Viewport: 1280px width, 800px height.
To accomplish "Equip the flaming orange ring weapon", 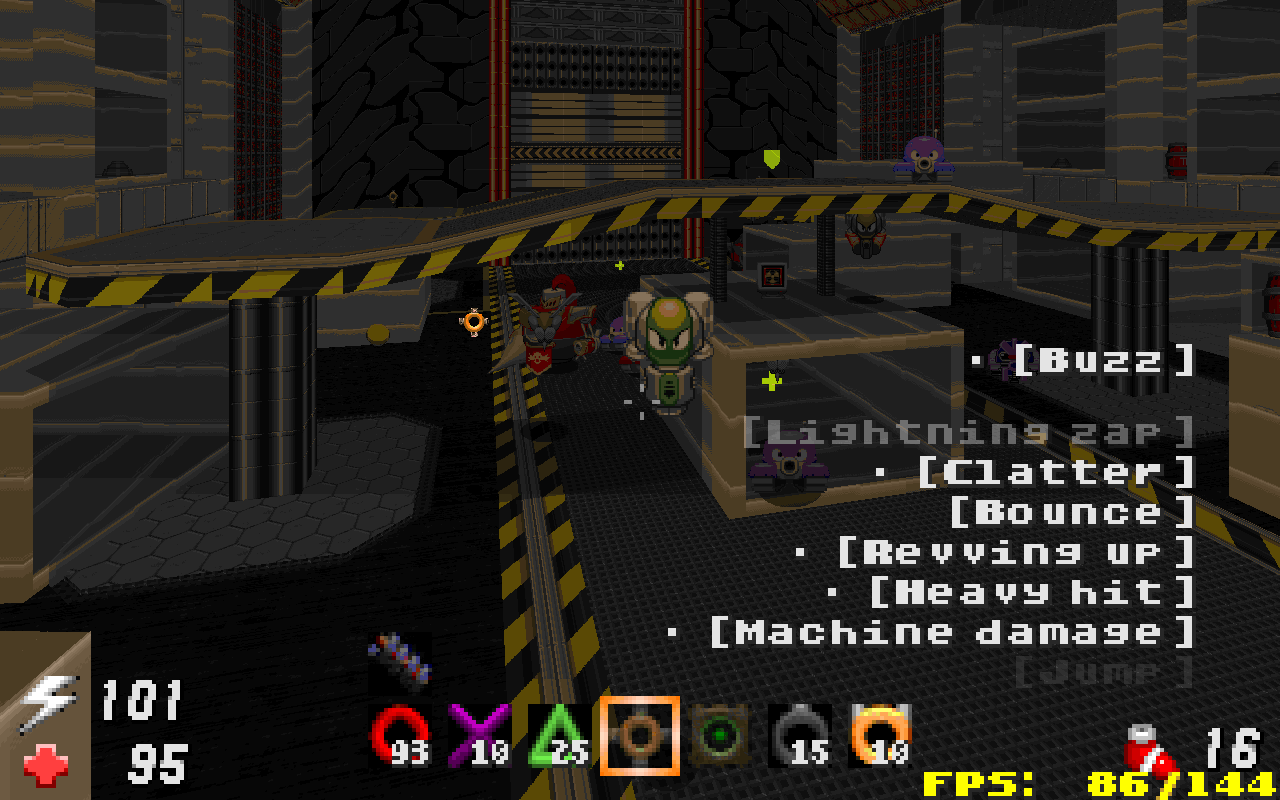I will (880, 735).
